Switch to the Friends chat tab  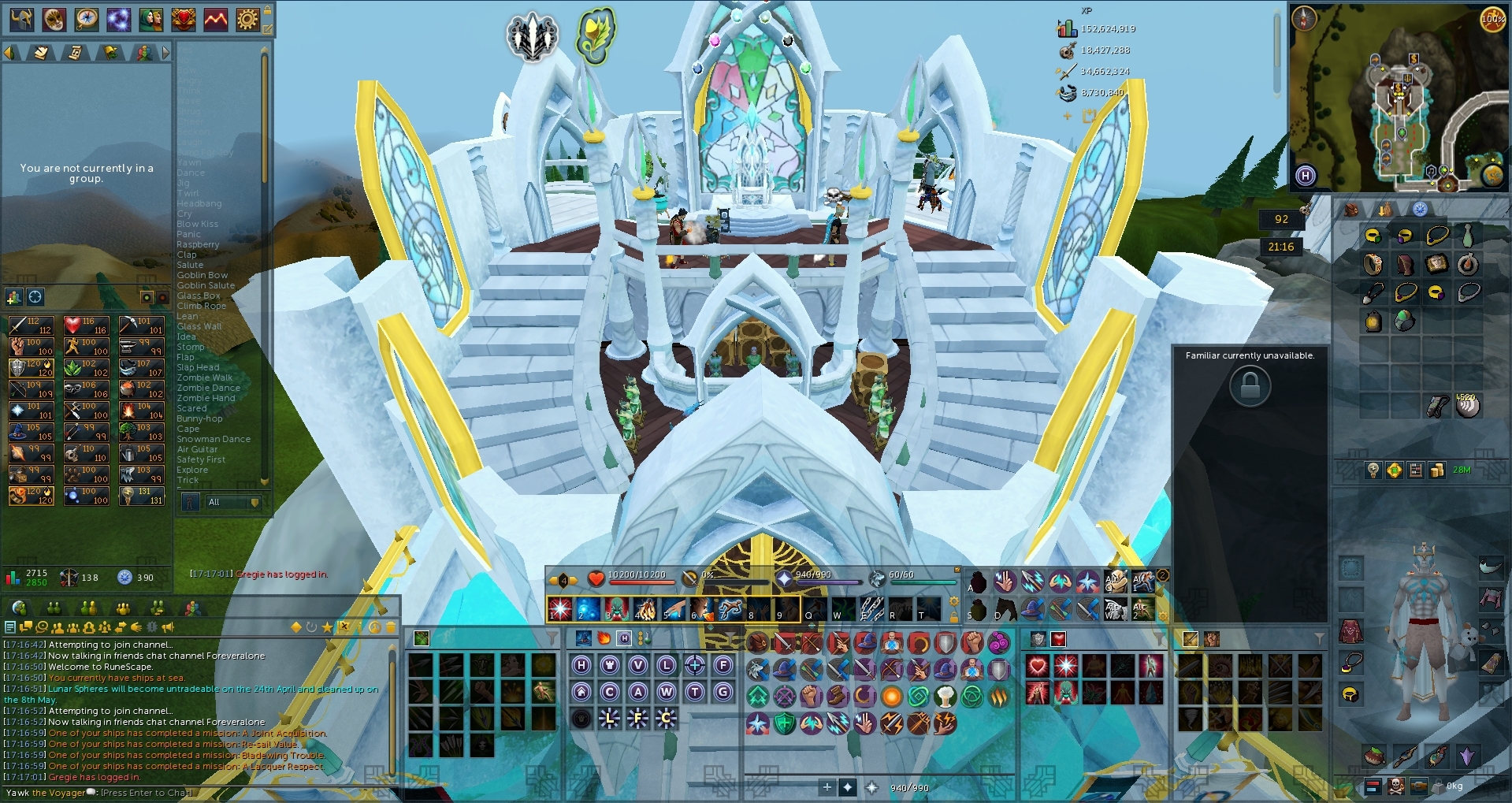[52, 608]
